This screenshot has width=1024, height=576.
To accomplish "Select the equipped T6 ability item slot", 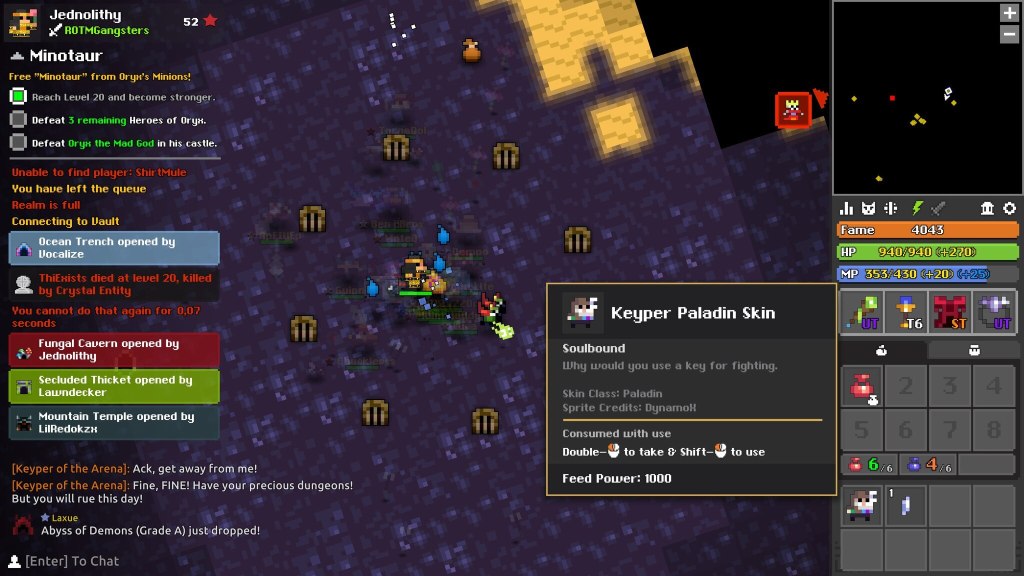I will (x=906, y=311).
